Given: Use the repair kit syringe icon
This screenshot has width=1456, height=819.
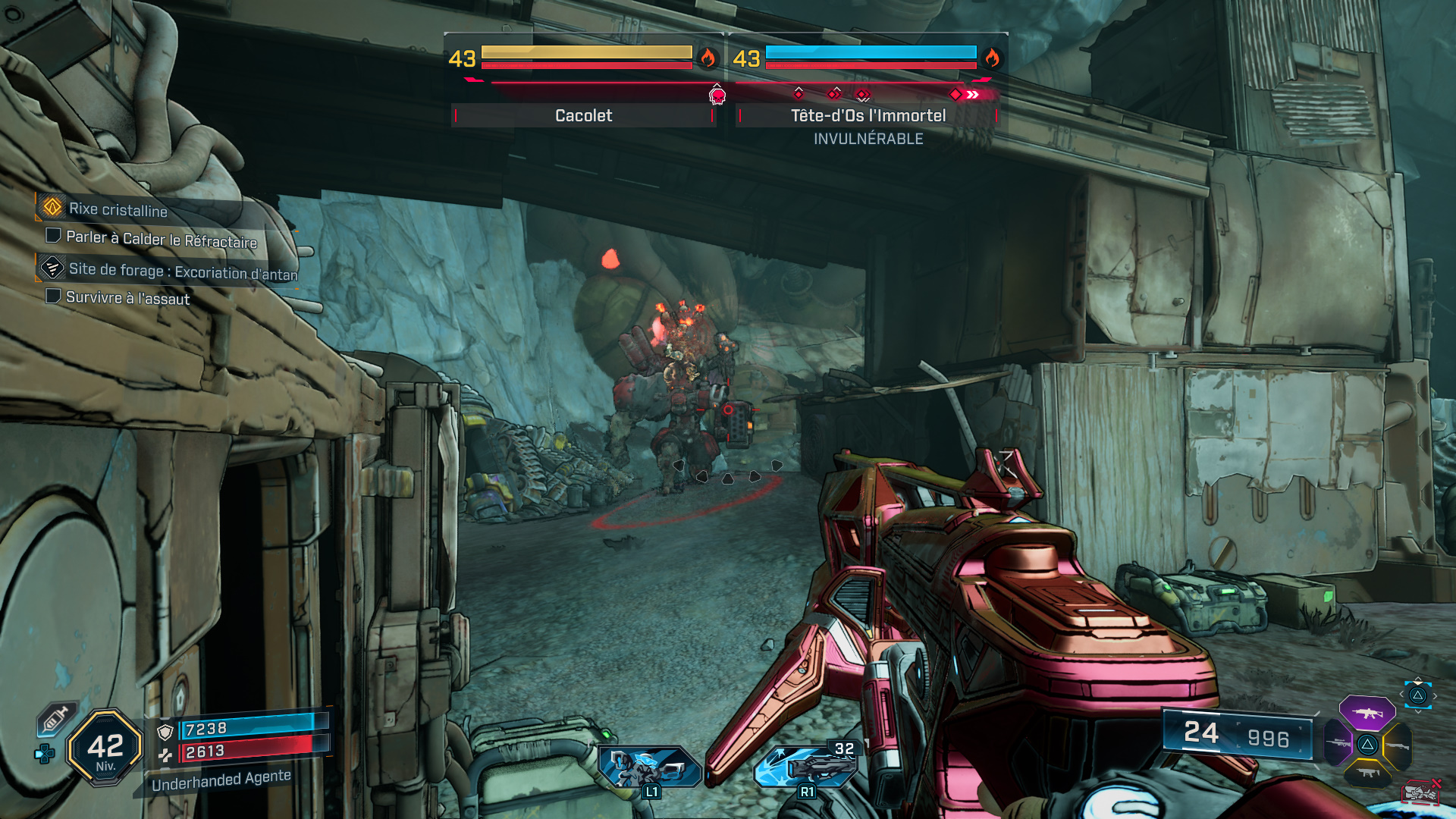Looking at the screenshot, I should [56, 718].
